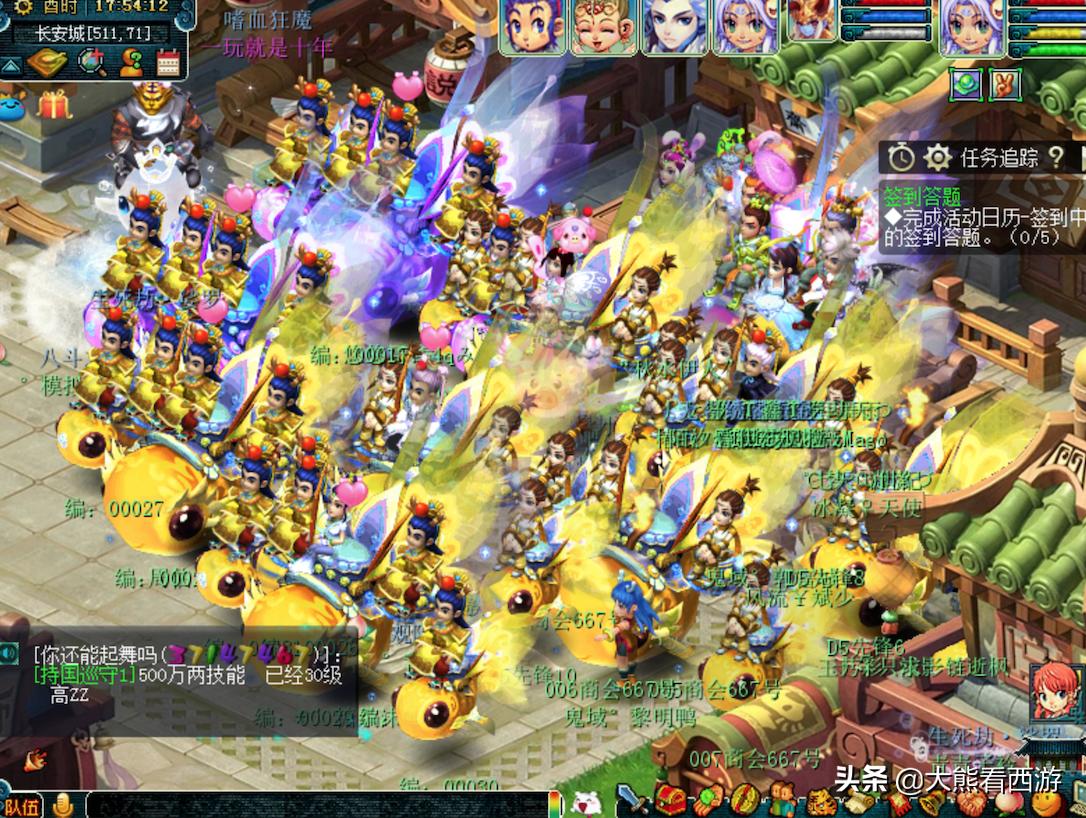1086x818 pixels.
Task: Collapse the top-left panel with the arrow
Action: [10, 66]
